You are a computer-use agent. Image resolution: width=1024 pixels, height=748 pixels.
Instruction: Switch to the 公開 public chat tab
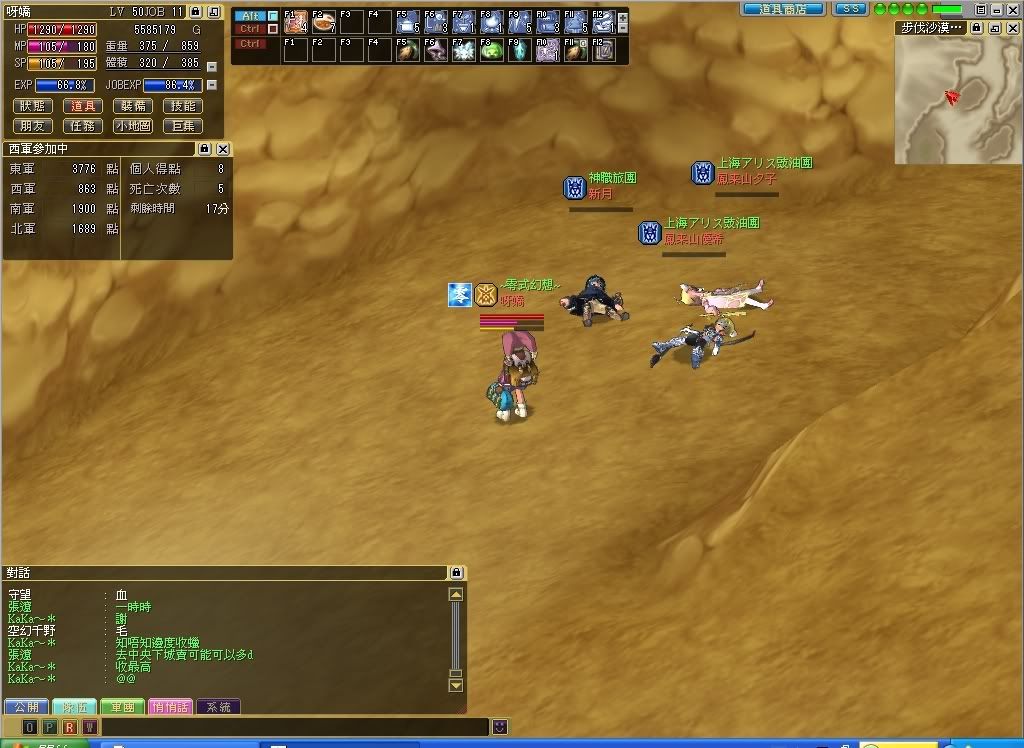(x=25, y=707)
